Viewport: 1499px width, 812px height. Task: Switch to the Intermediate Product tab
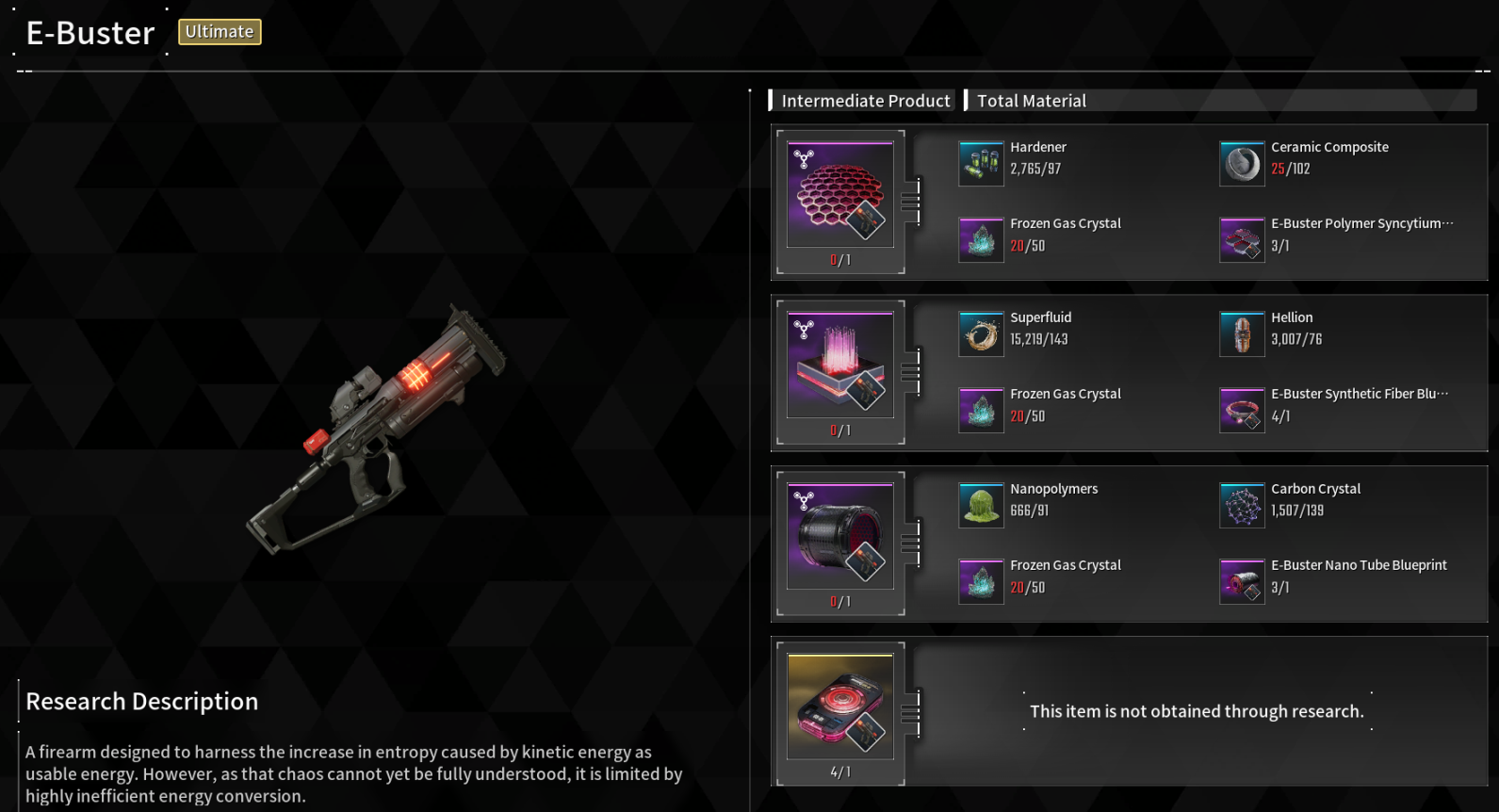(865, 101)
